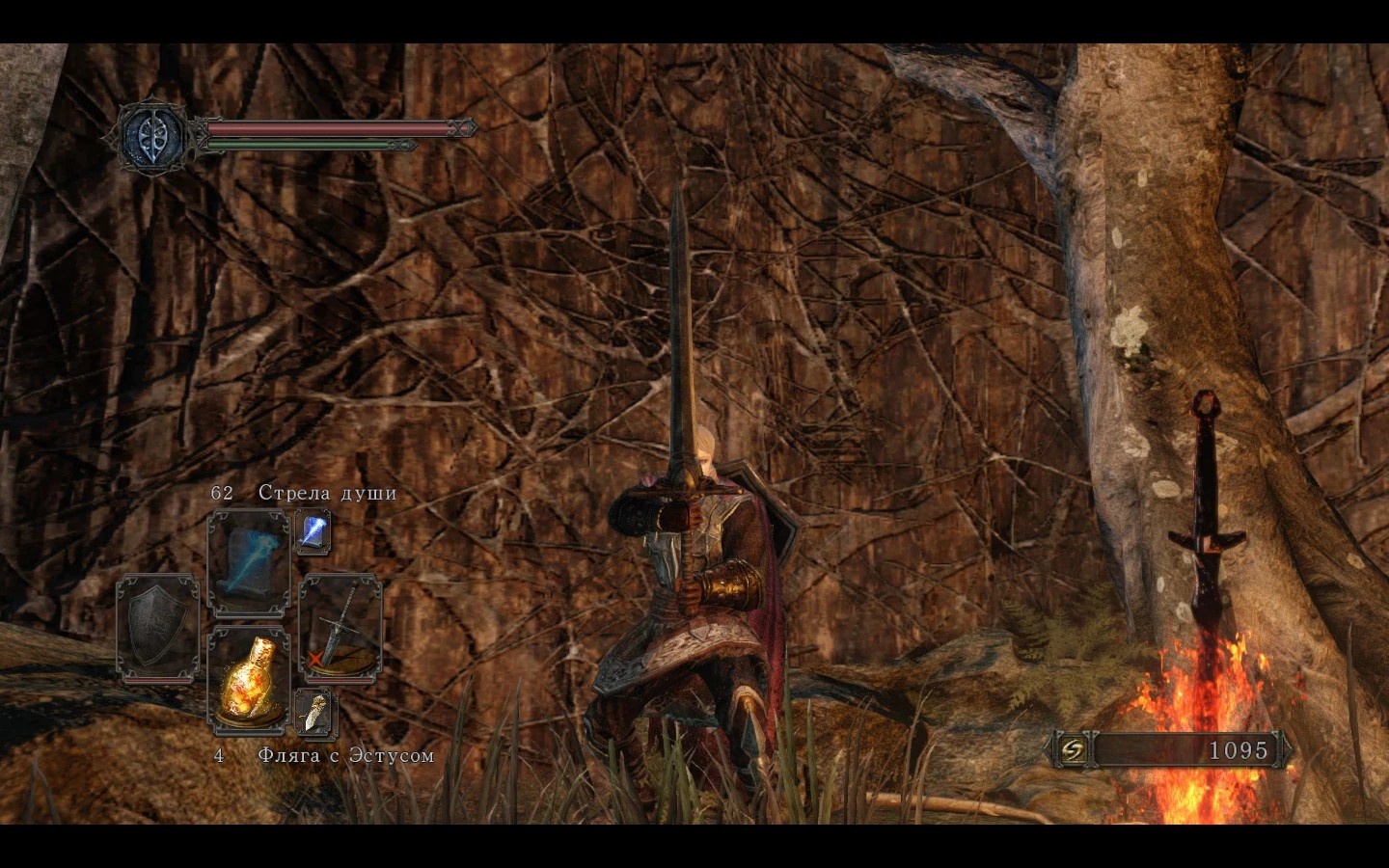Use the Estus Flask item slot
This screenshot has height=868, width=1389.
249,680
